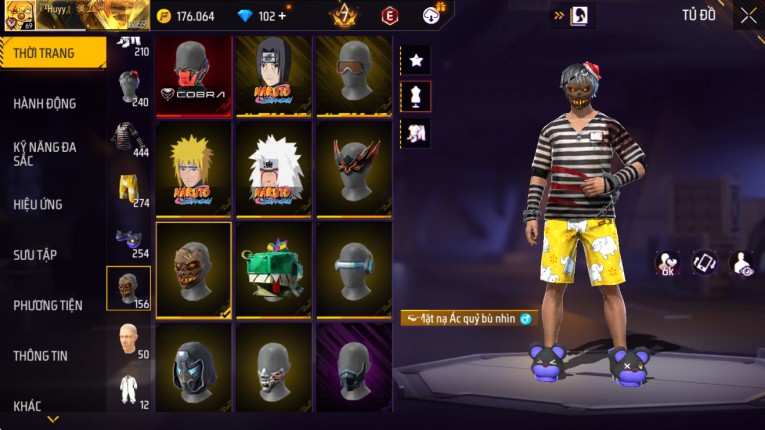Image resolution: width=765 pixels, height=430 pixels.
Task: Open the striped shirt category with 444 items
Action: [x=128, y=137]
